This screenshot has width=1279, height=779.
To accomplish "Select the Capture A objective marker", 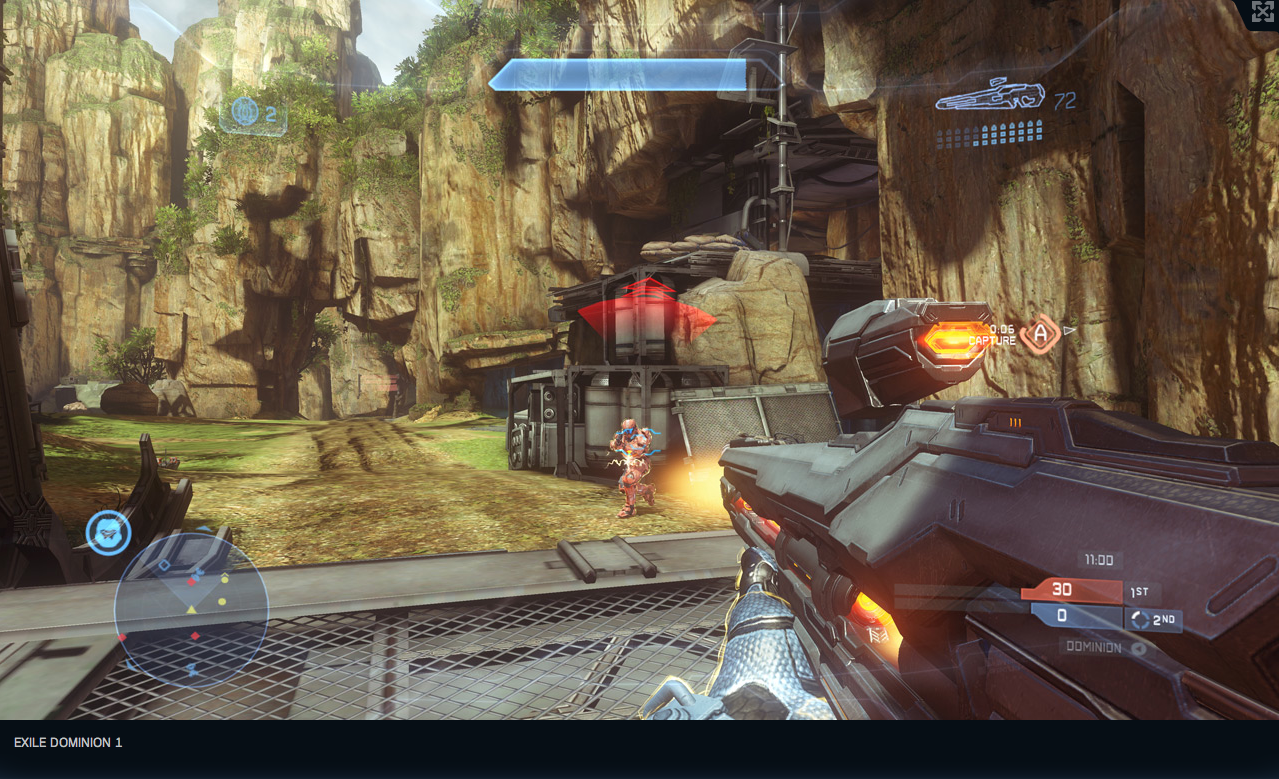I will (x=1040, y=333).
